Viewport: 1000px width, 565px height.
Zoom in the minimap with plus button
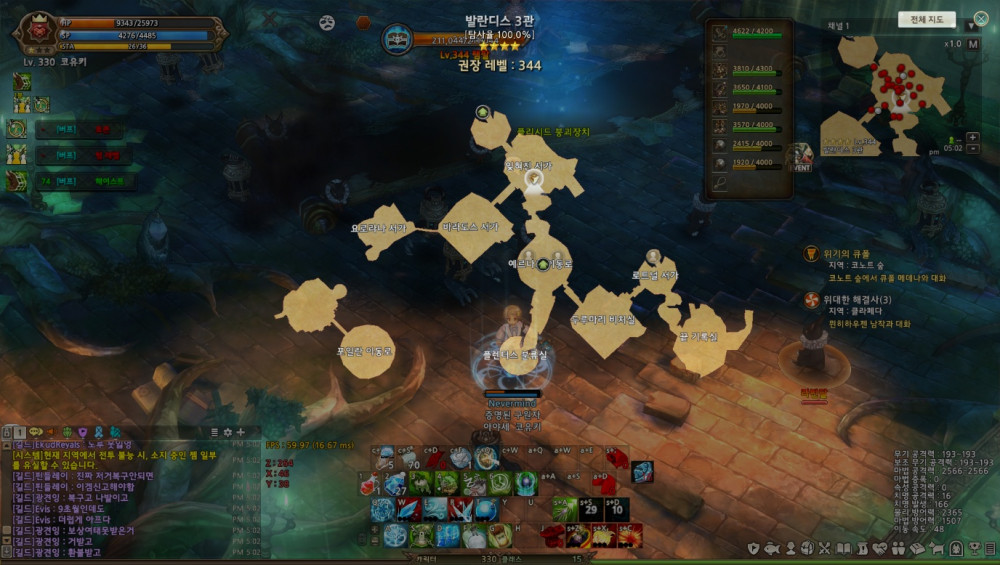[x=973, y=137]
